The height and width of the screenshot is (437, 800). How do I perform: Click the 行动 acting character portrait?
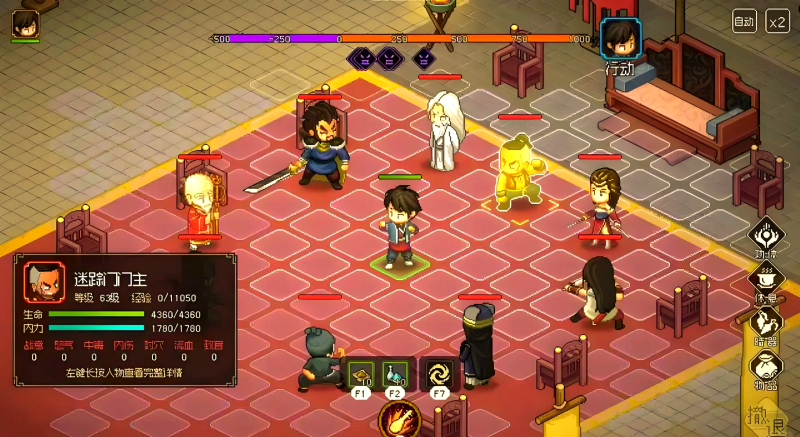pyautogui.click(x=618, y=39)
